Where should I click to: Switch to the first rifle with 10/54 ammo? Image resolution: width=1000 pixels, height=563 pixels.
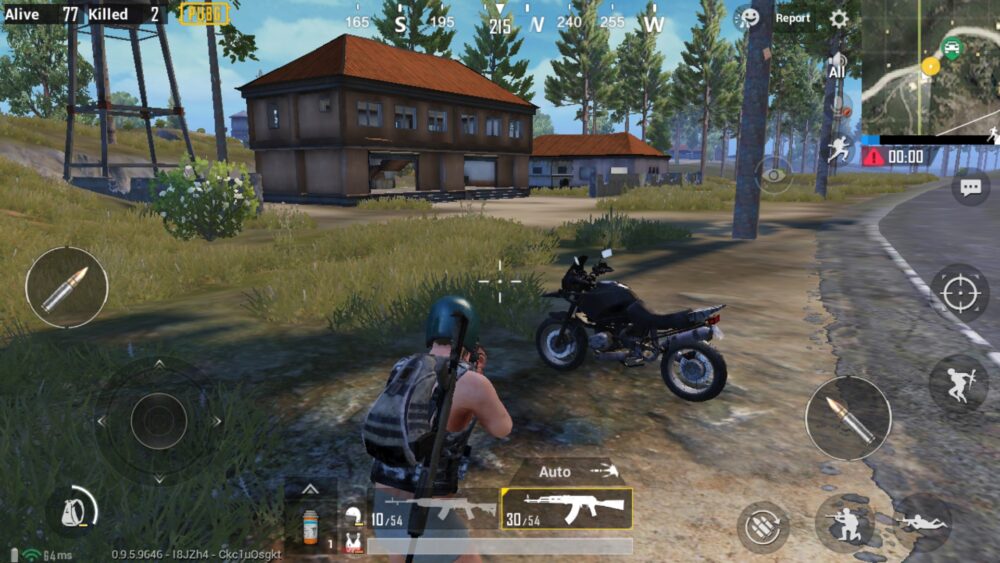coord(434,510)
